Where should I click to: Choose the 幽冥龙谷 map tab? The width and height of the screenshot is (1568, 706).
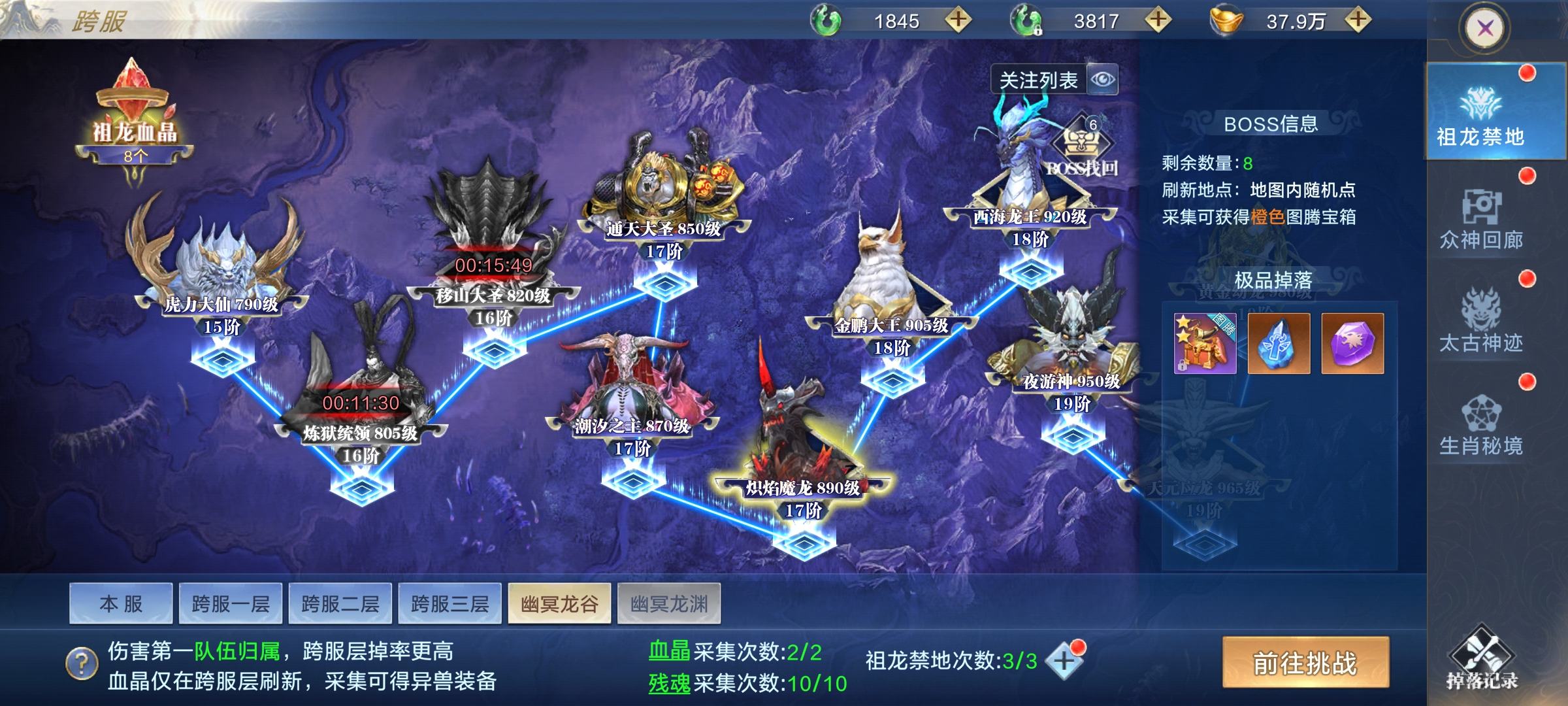pos(559,603)
